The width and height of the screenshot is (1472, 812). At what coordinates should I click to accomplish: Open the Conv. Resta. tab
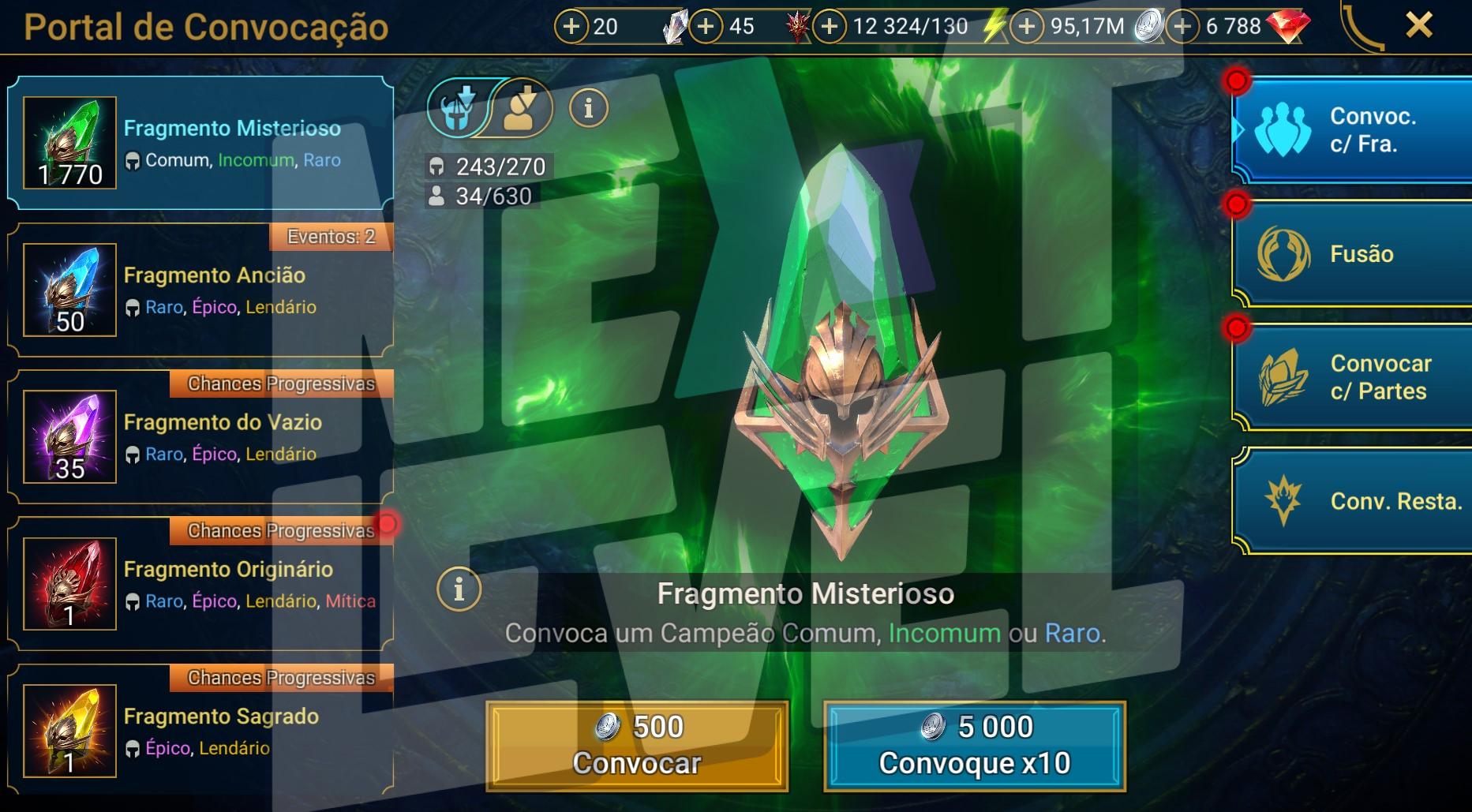[1353, 501]
